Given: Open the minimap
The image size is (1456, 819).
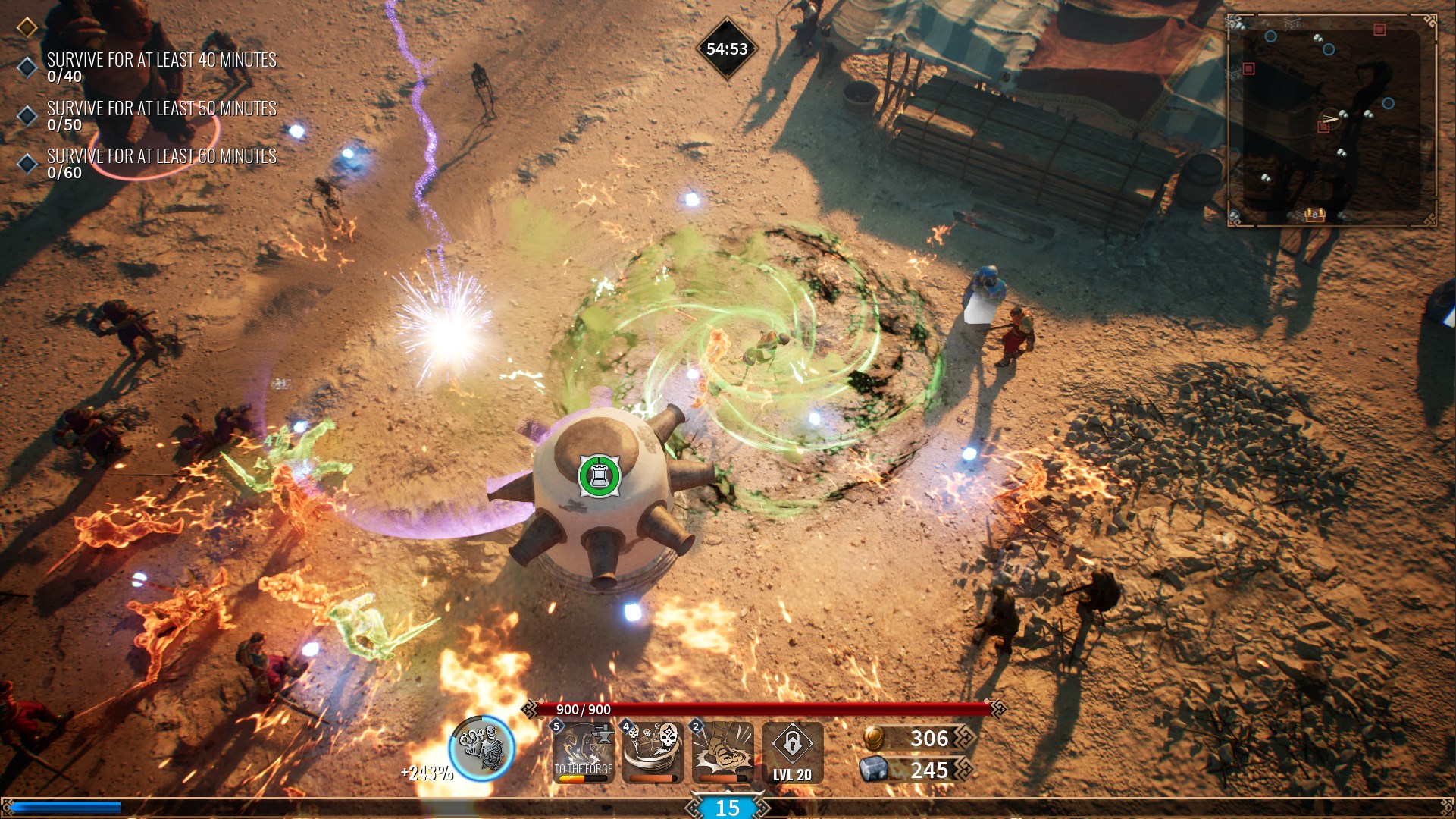Looking at the screenshot, I should click(1332, 120).
